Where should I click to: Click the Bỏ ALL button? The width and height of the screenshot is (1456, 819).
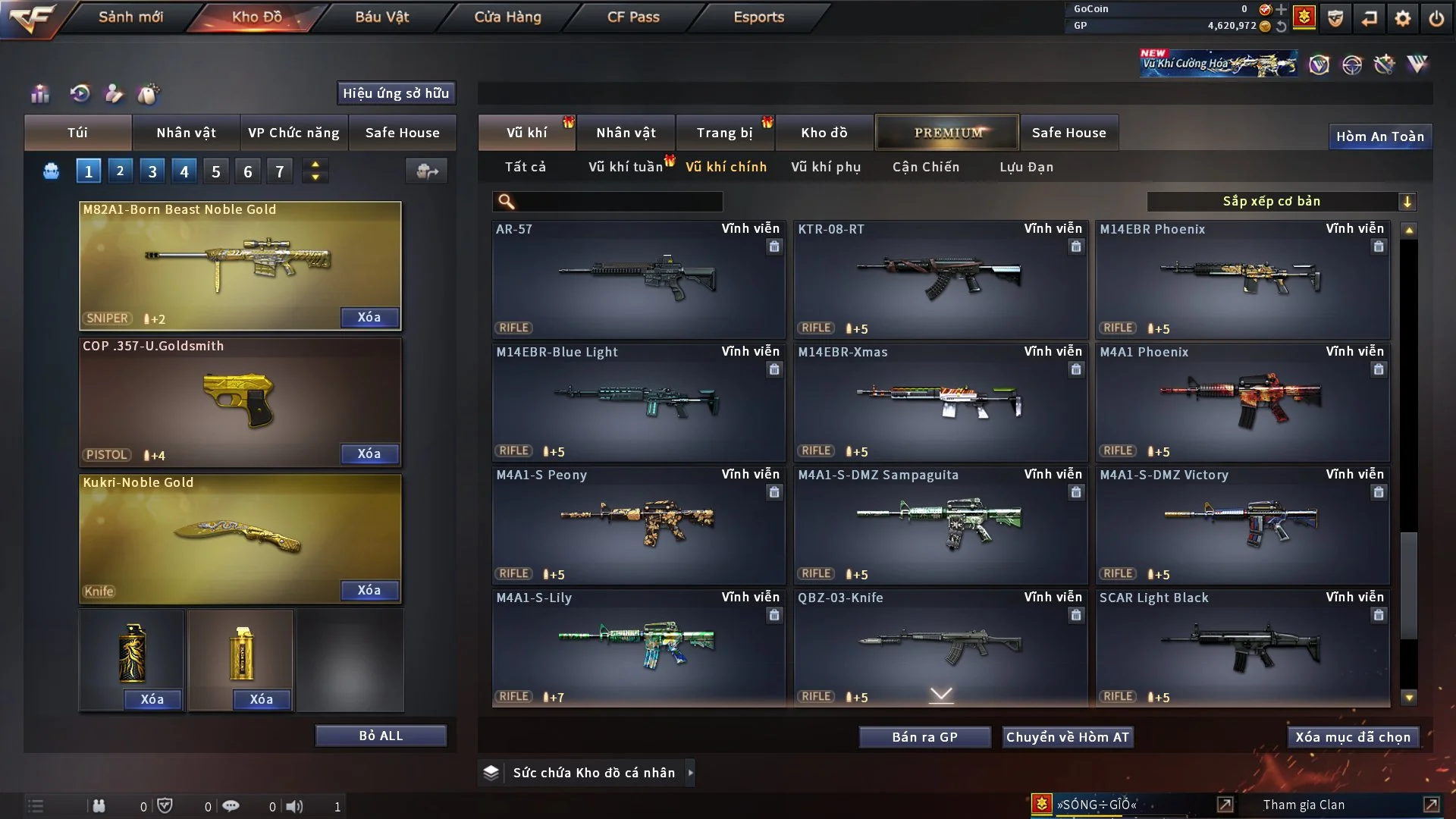381,736
